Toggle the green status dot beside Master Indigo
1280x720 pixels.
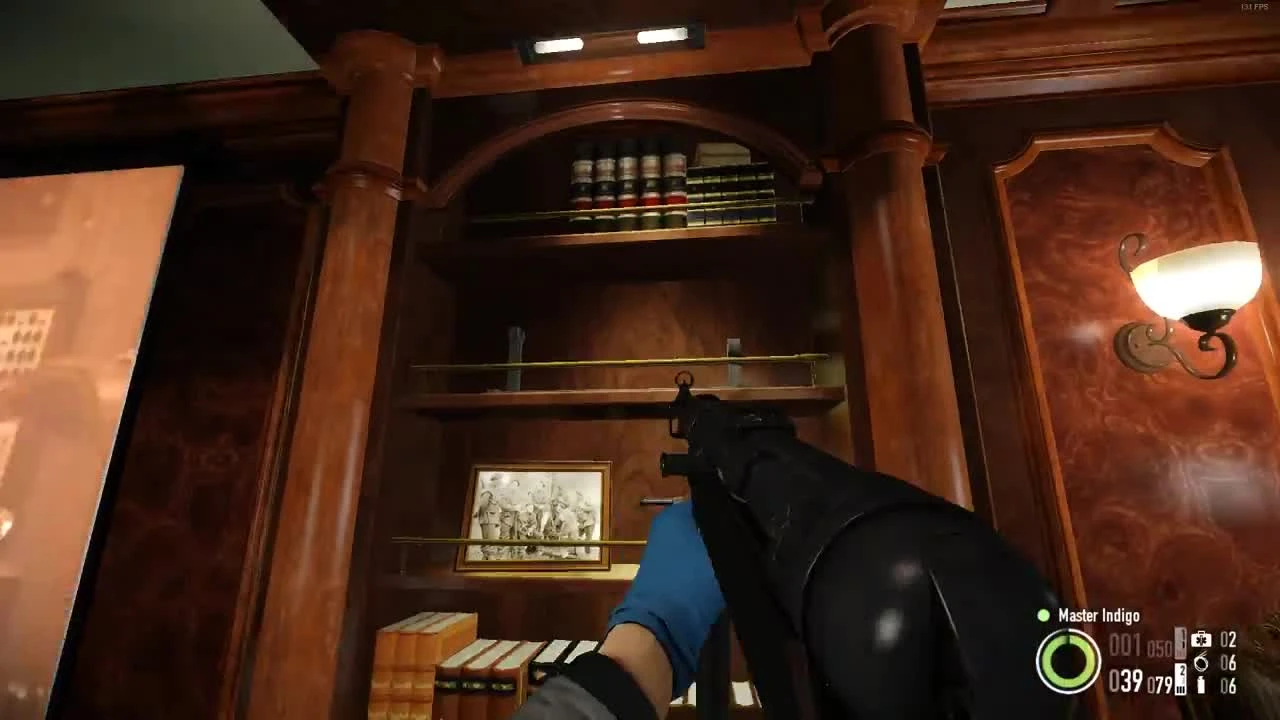pos(1043,615)
